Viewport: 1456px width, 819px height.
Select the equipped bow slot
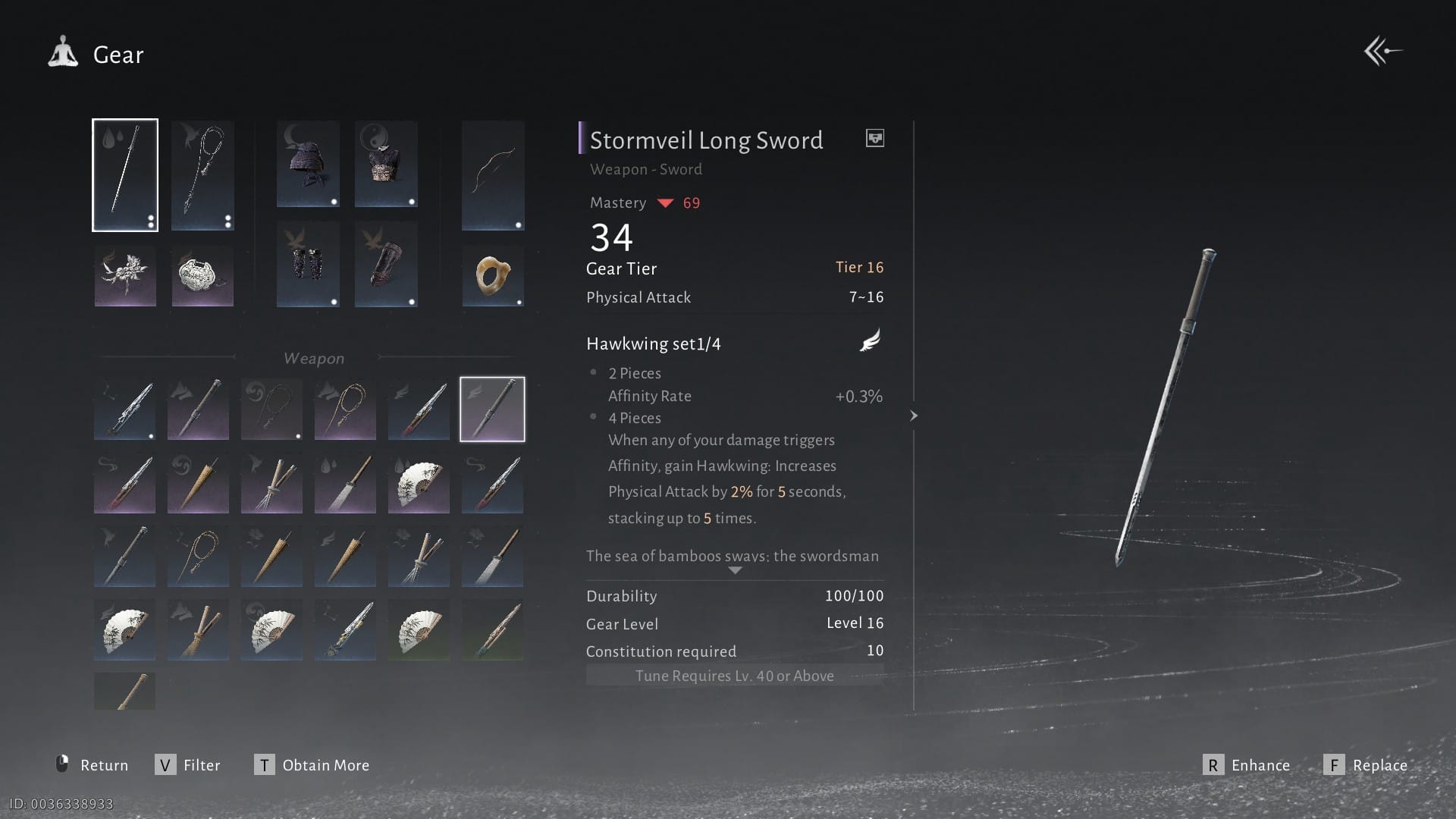click(493, 175)
